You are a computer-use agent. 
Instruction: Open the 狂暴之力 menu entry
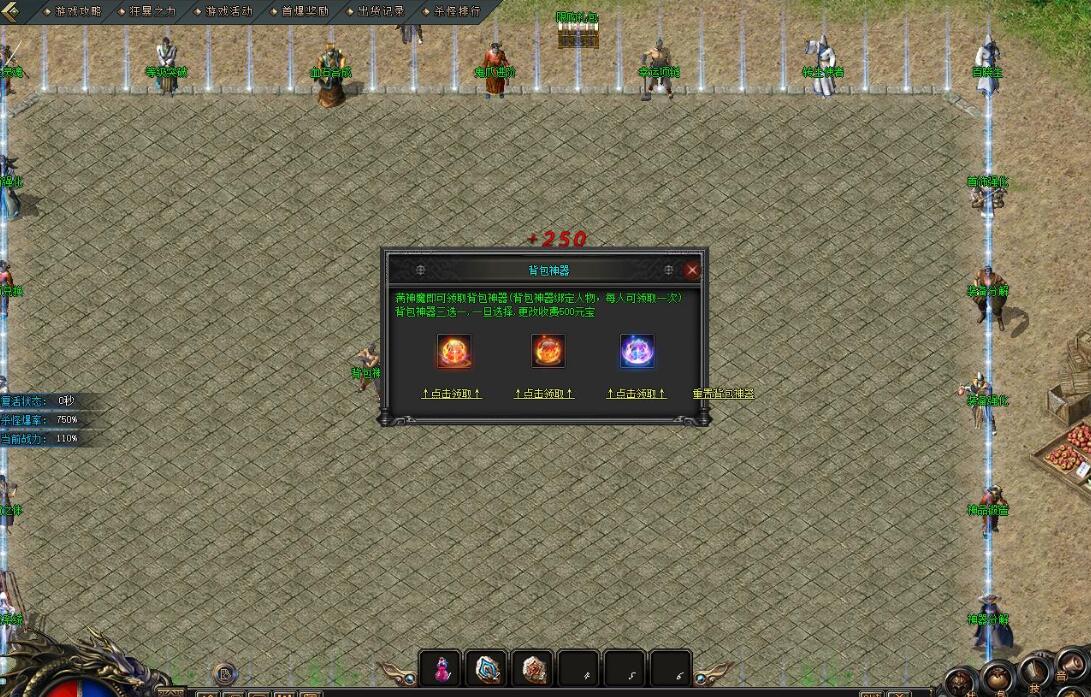point(152,11)
